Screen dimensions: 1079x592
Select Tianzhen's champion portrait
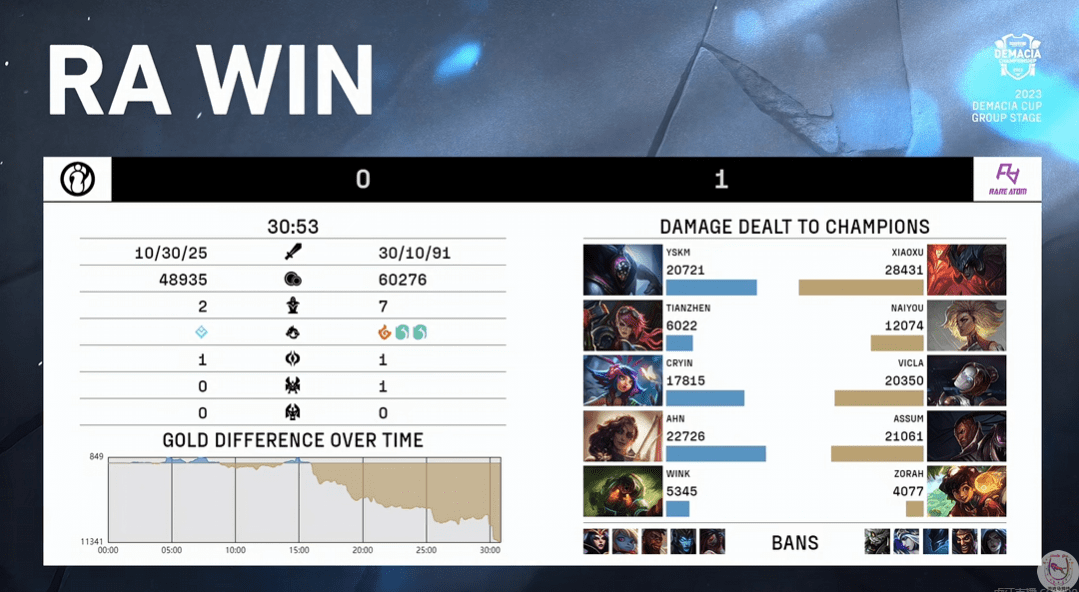pos(622,326)
